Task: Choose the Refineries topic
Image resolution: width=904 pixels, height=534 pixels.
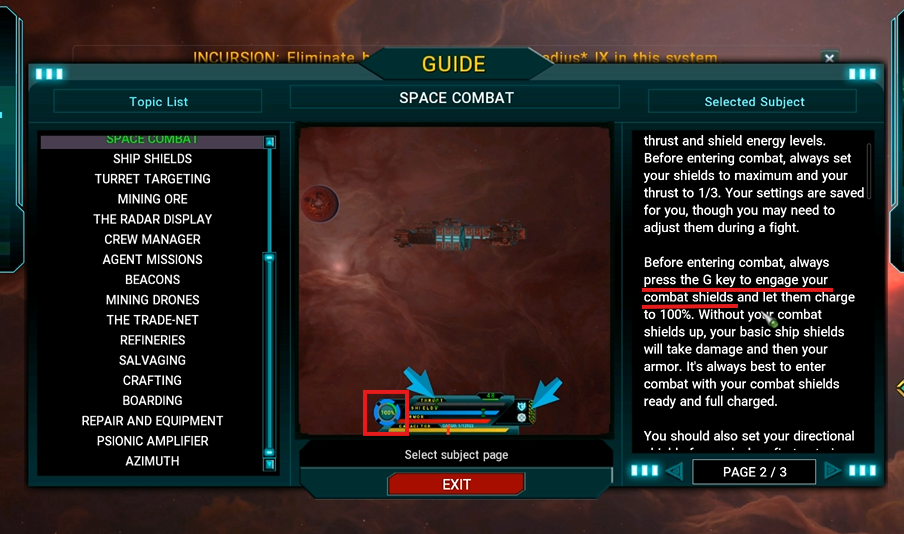Action: [152, 340]
